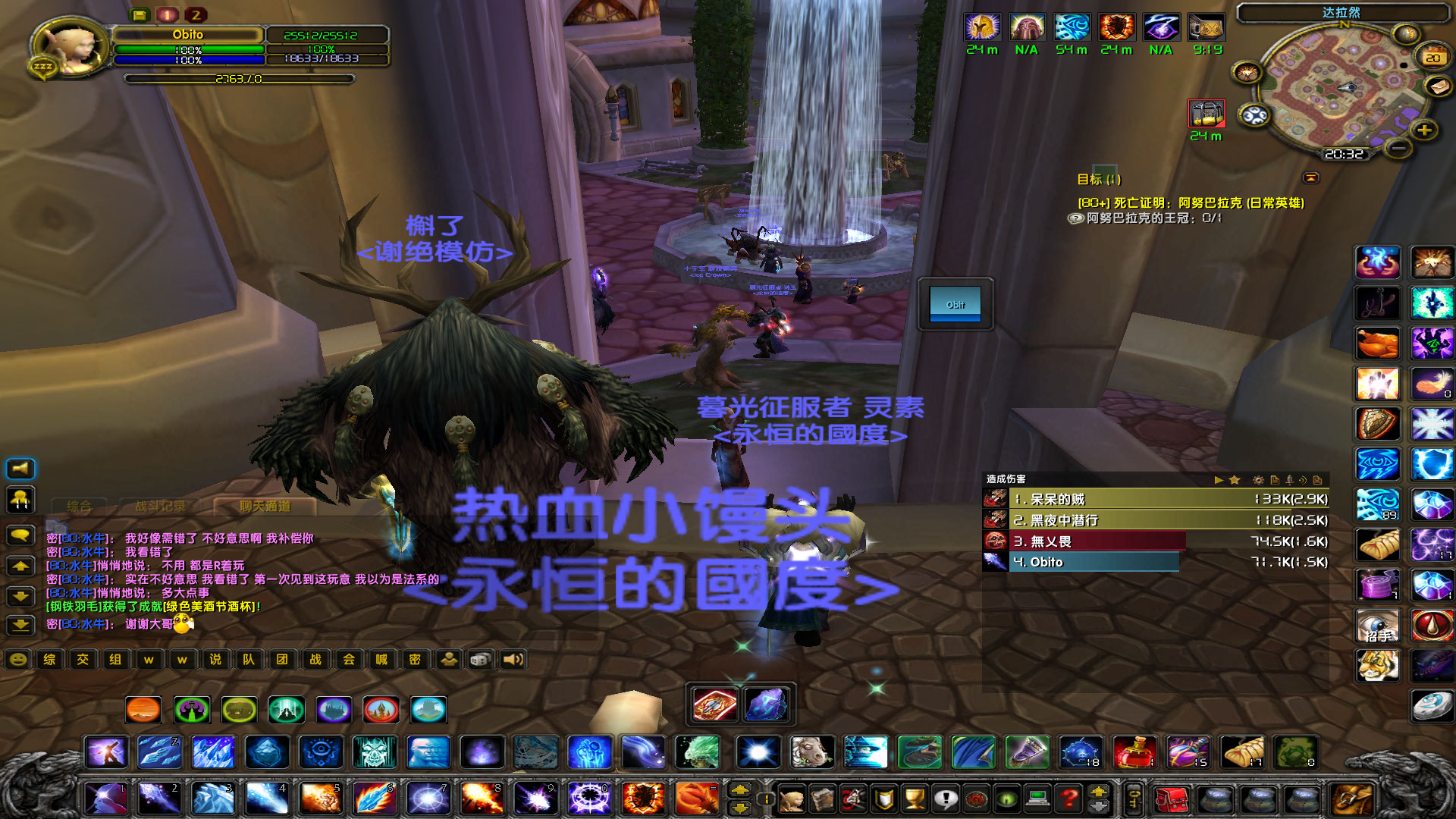Image resolution: width=1456 pixels, height=819 pixels.
Task: Select the tracking burst icon on the minimap edge
Action: (x=1247, y=73)
